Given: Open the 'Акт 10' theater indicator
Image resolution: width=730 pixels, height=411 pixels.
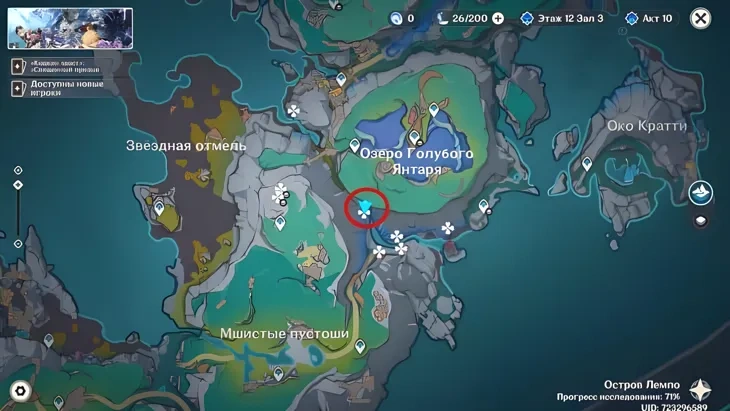Looking at the screenshot, I should tap(651, 18).
